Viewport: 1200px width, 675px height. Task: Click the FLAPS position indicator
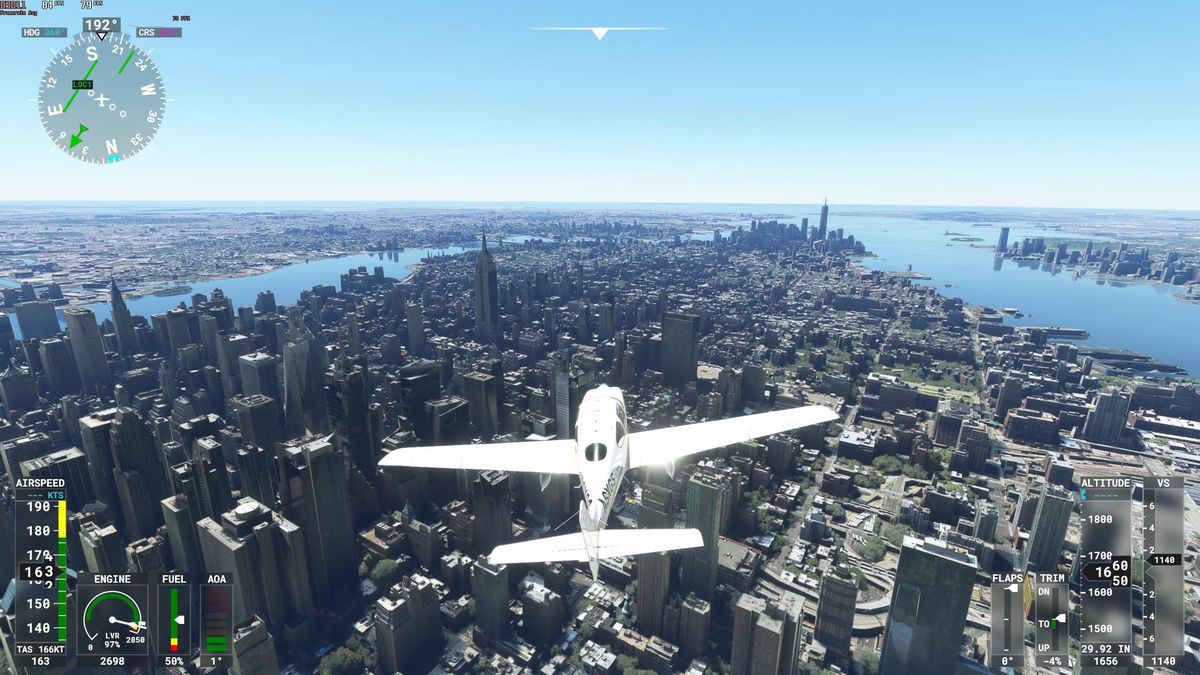pos(1007,619)
